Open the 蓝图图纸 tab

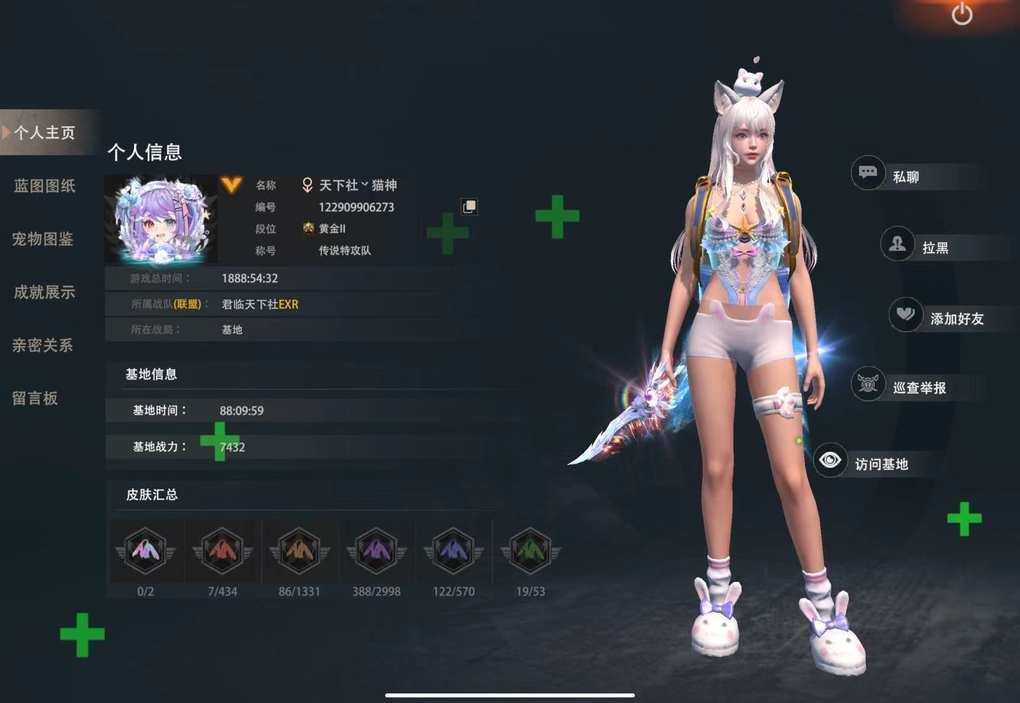point(44,186)
